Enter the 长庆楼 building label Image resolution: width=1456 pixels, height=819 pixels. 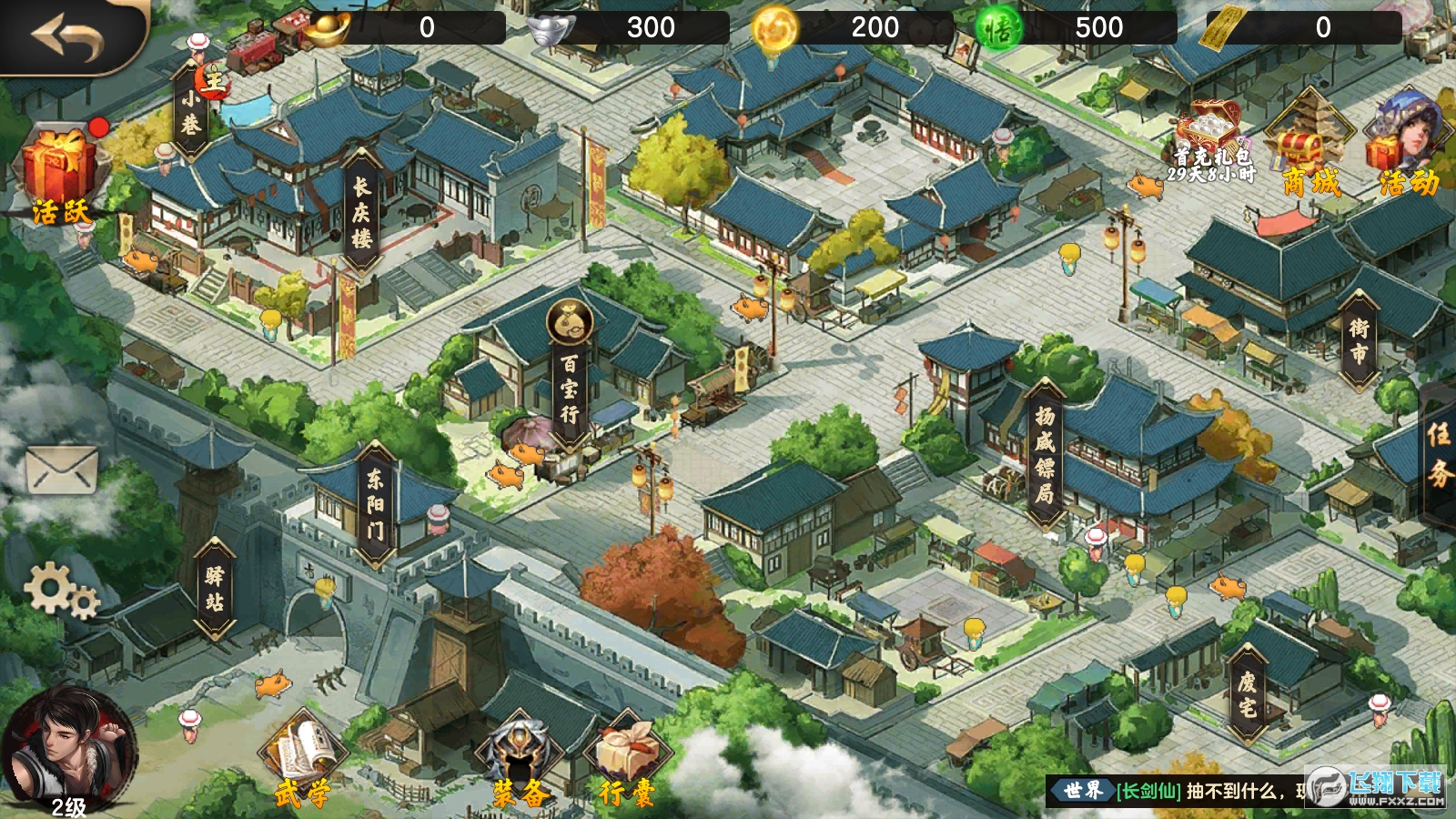click(362, 214)
